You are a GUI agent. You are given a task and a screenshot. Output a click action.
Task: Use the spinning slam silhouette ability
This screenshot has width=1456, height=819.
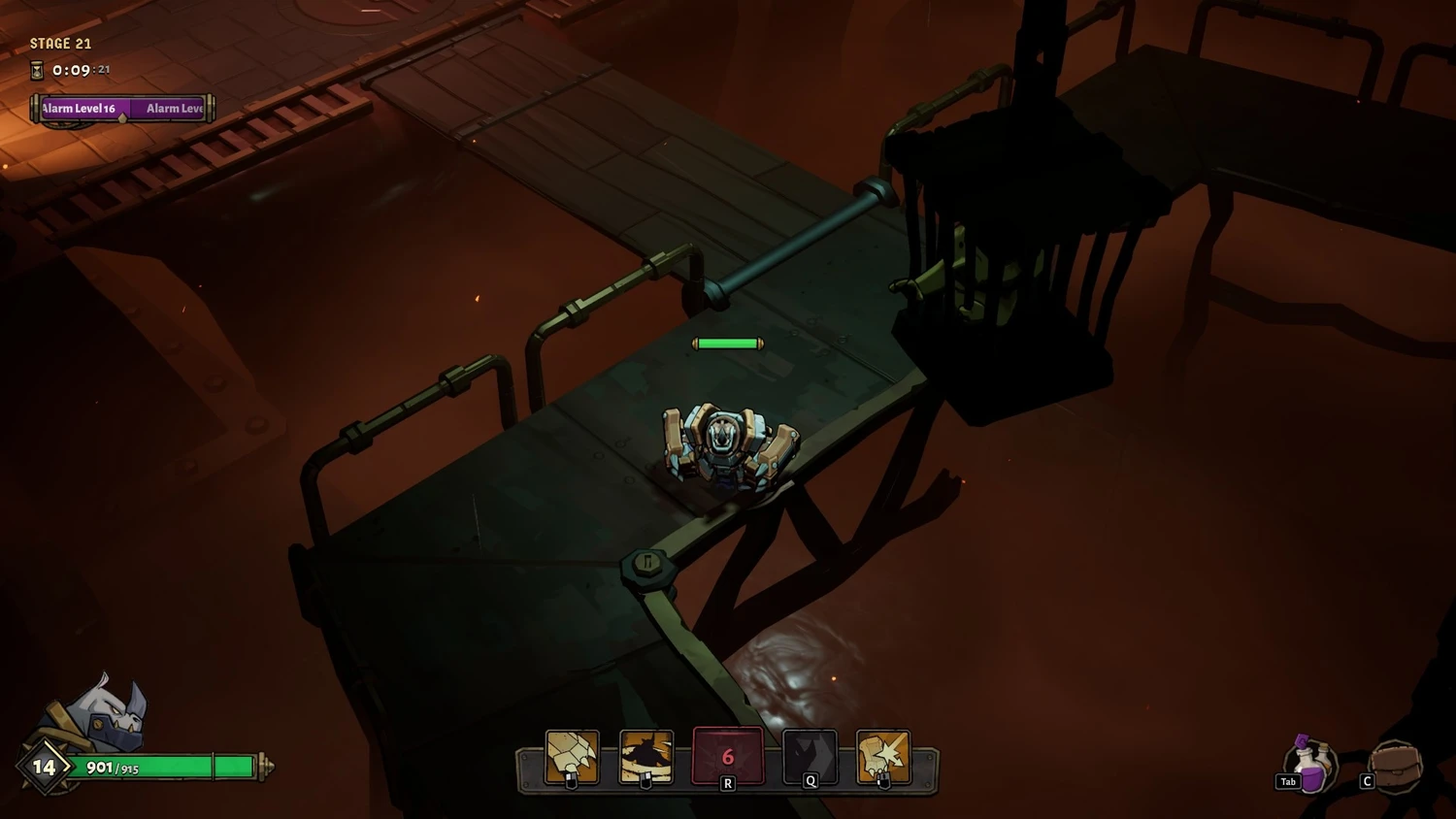pyautogui.click(x=646, y=757)
